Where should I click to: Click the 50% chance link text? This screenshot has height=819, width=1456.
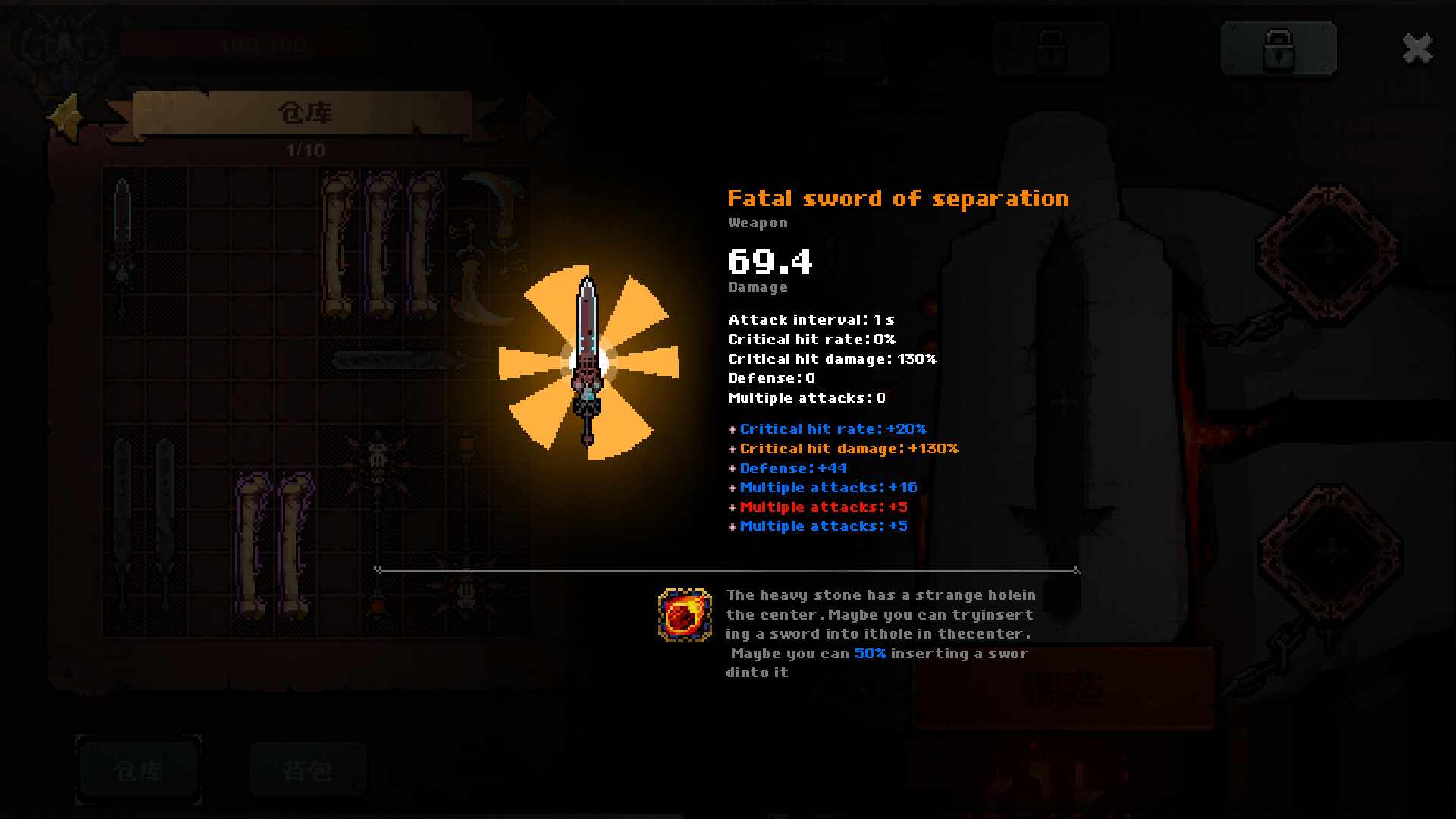(870, 653)
